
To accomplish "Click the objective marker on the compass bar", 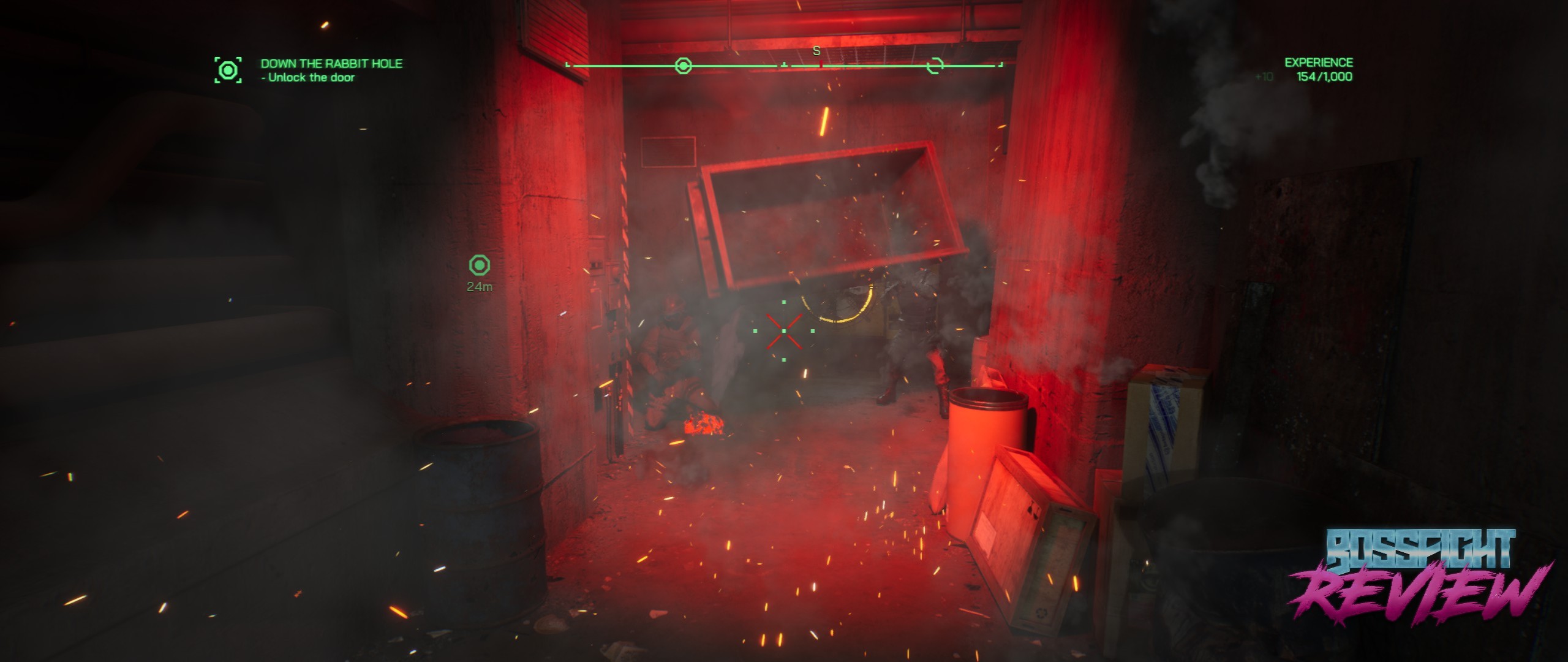I will pos(683,65).
